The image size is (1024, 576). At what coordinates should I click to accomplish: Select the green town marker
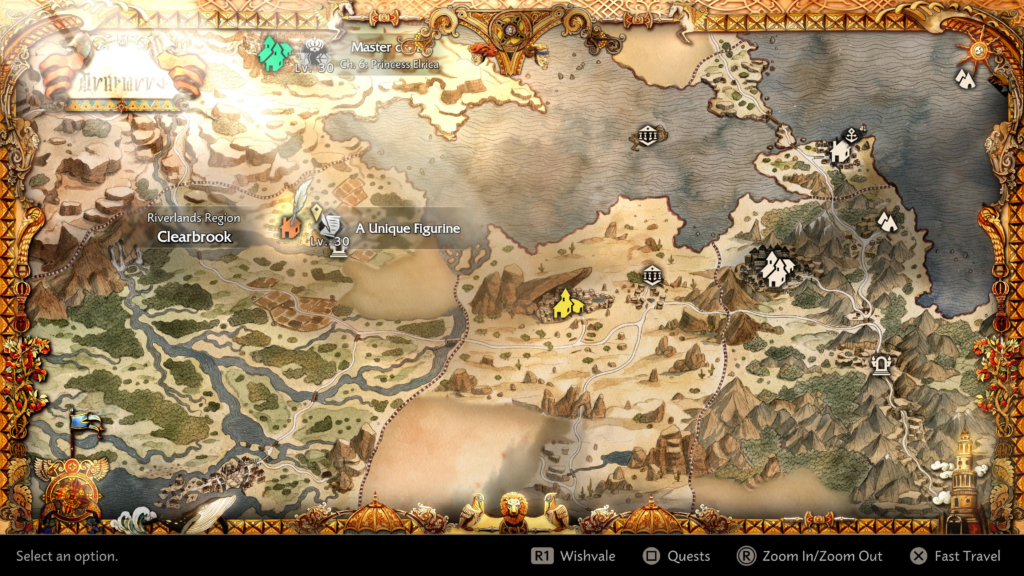[x=272, y=51]
